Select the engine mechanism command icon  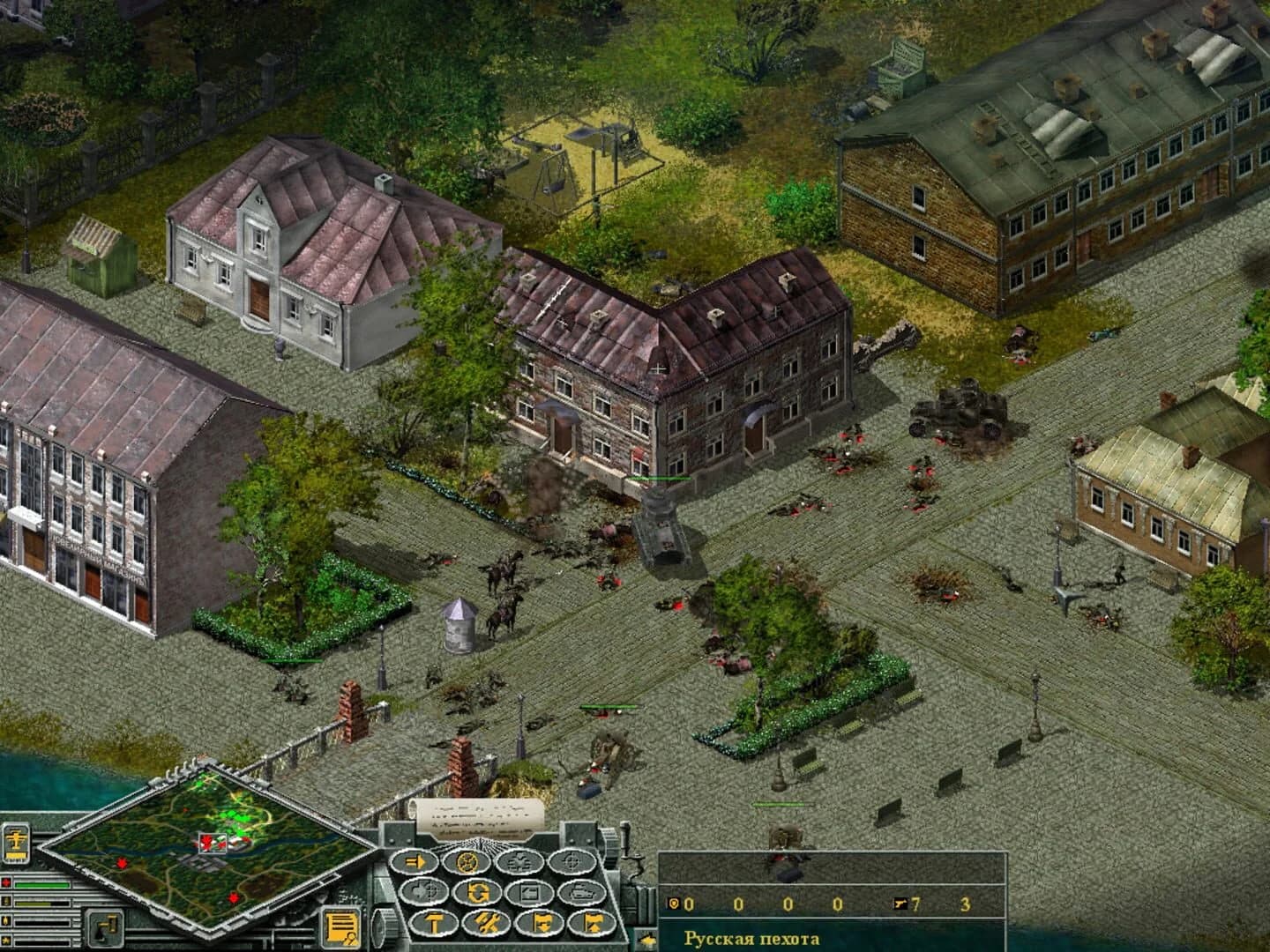tap(519, 862)
